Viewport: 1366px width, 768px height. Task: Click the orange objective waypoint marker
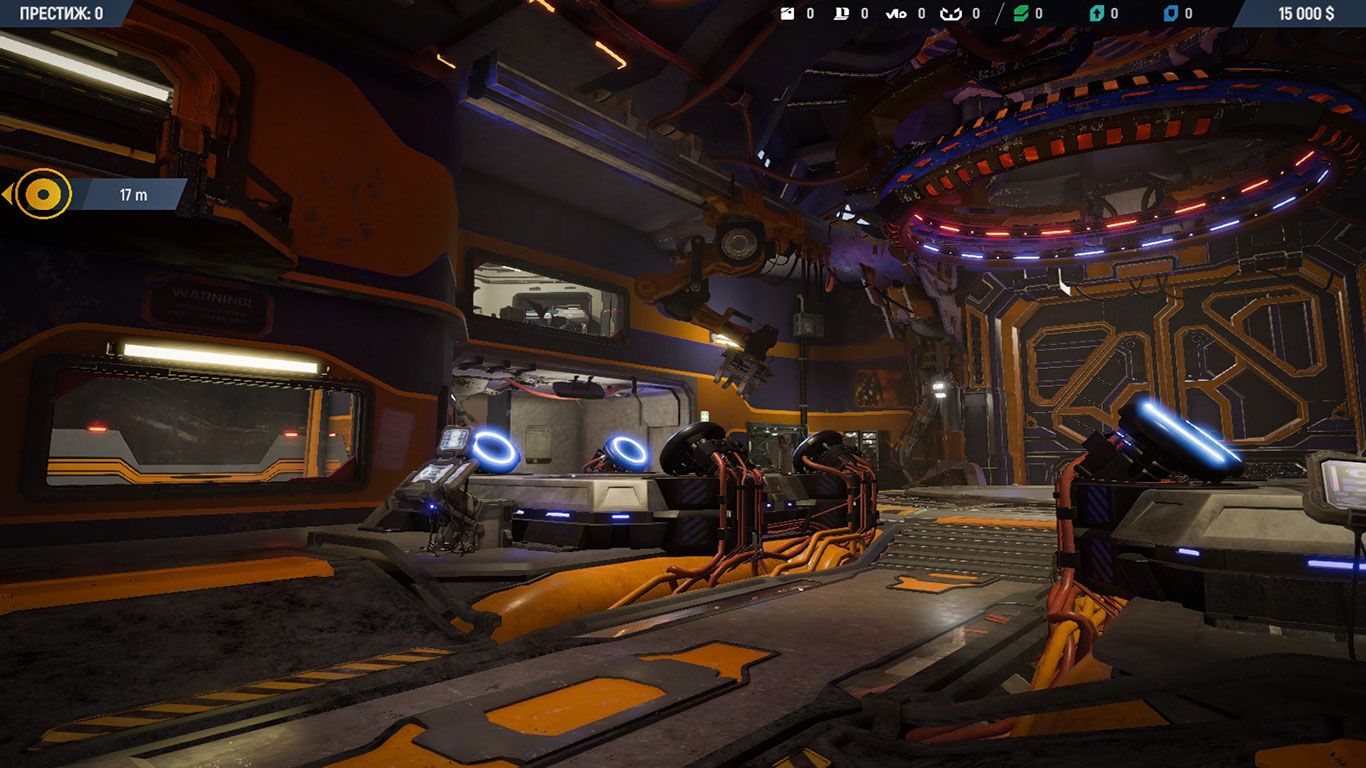[43, 194]
